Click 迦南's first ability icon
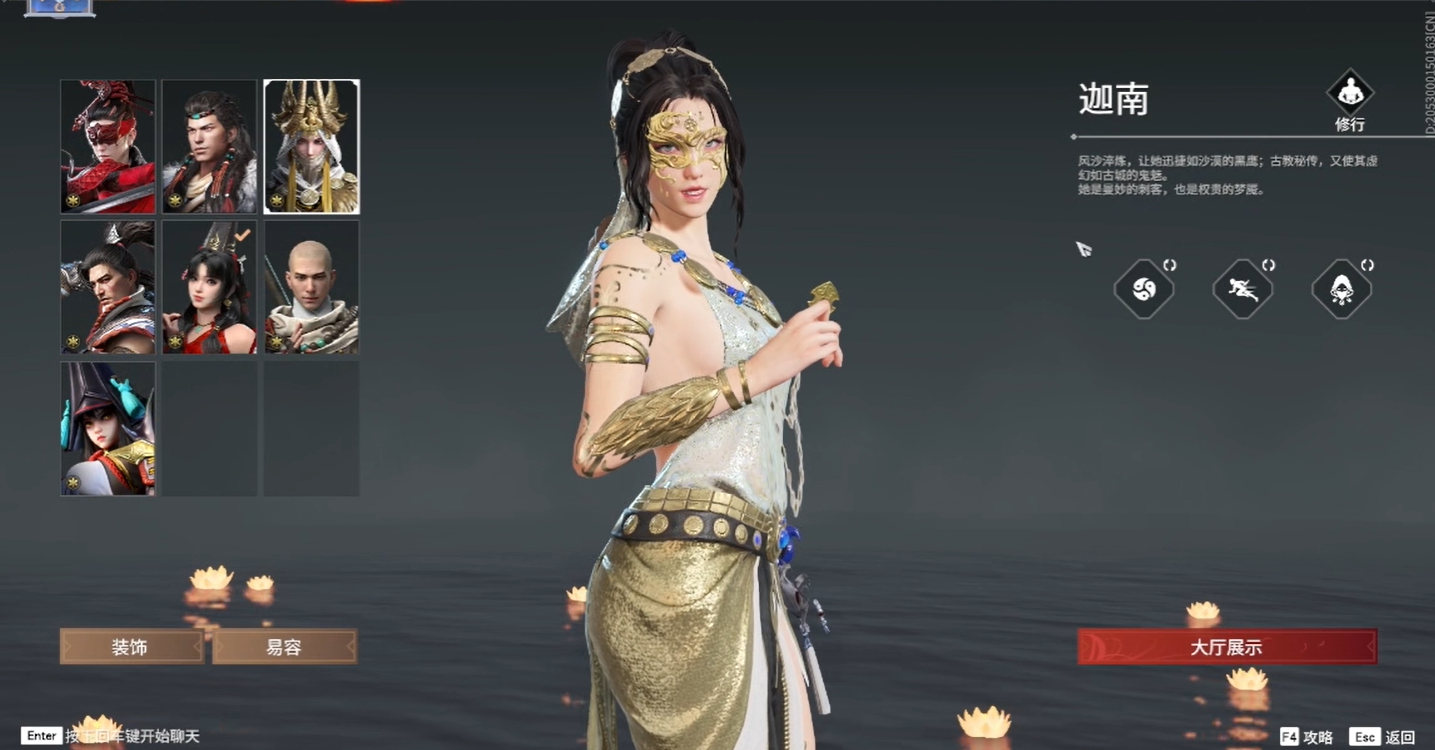This screenshot has width=1435, height=750. tap(1144, 288)
